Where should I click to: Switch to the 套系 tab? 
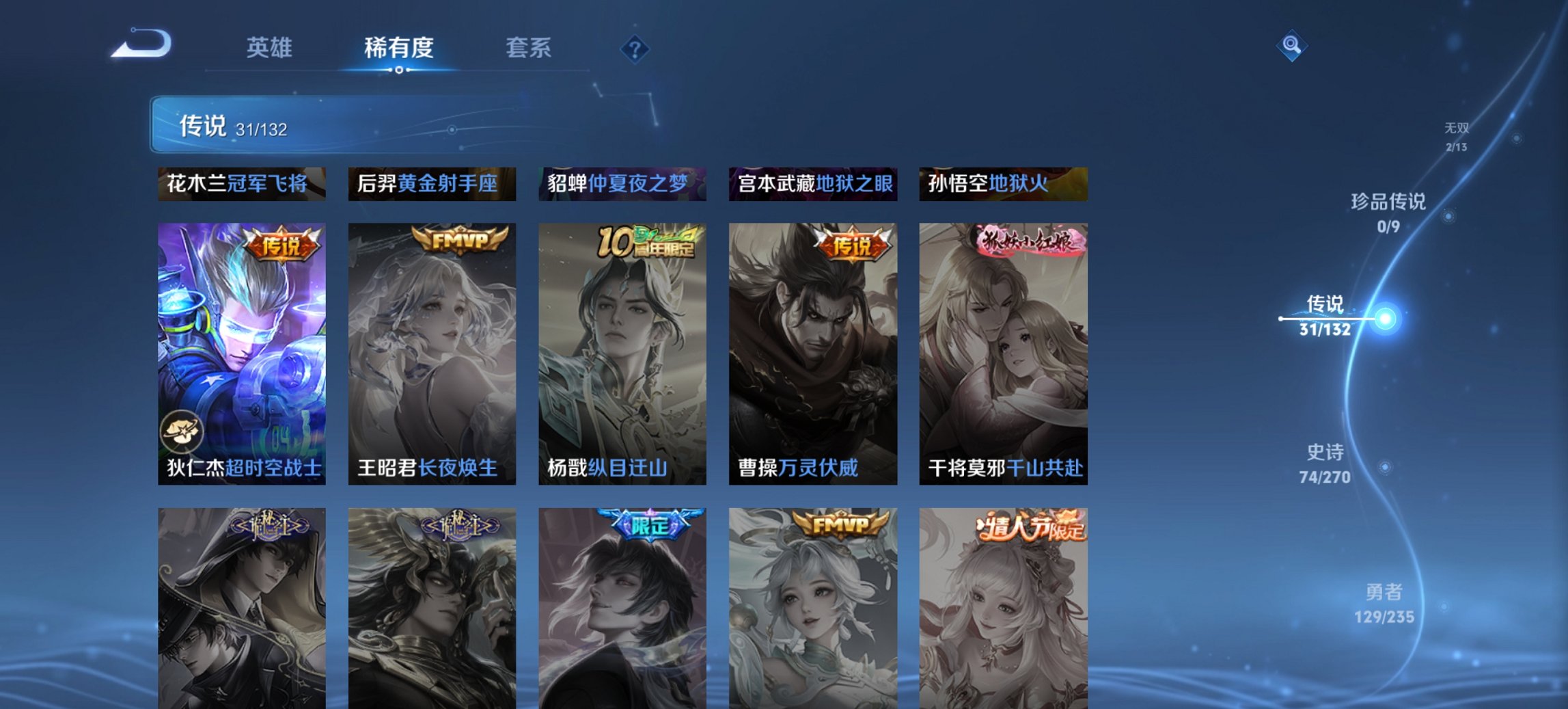(x=528, y=48)
